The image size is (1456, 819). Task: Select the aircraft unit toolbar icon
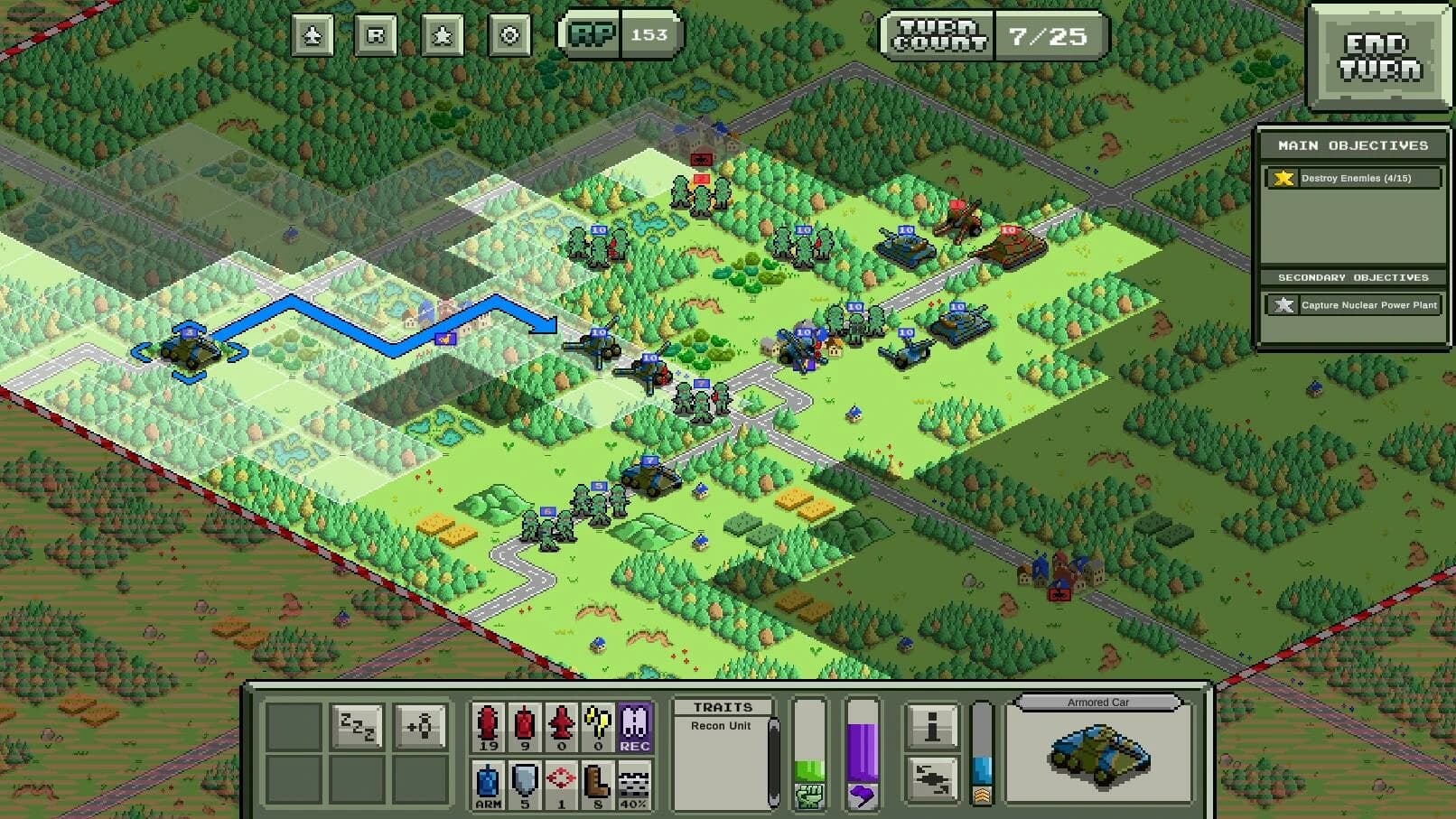[312, 36]
